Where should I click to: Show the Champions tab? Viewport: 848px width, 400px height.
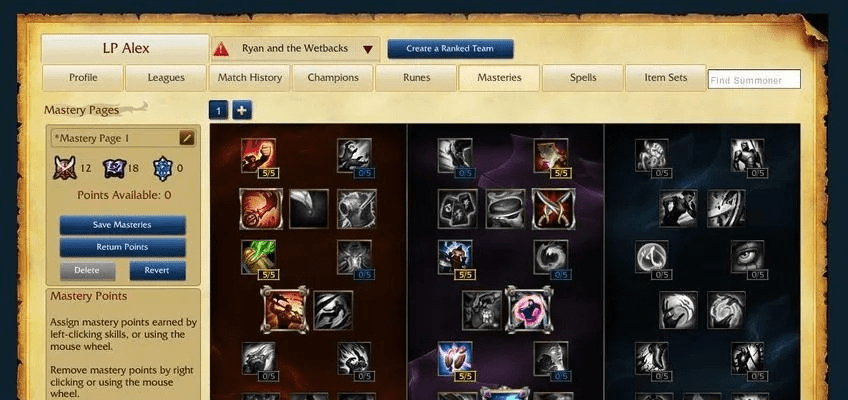click(x=333, y=78)
